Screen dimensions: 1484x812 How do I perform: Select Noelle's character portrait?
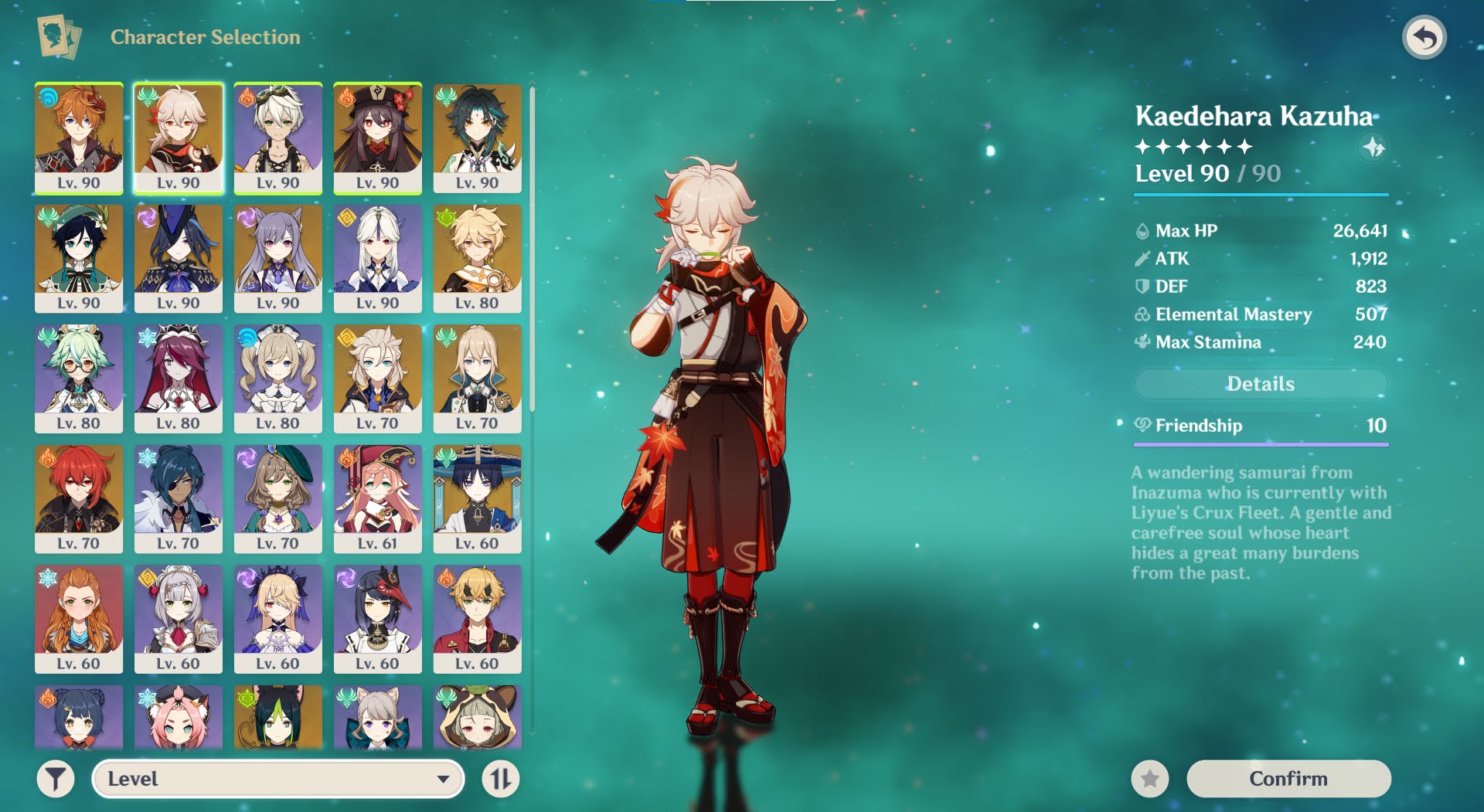point(179,619)
